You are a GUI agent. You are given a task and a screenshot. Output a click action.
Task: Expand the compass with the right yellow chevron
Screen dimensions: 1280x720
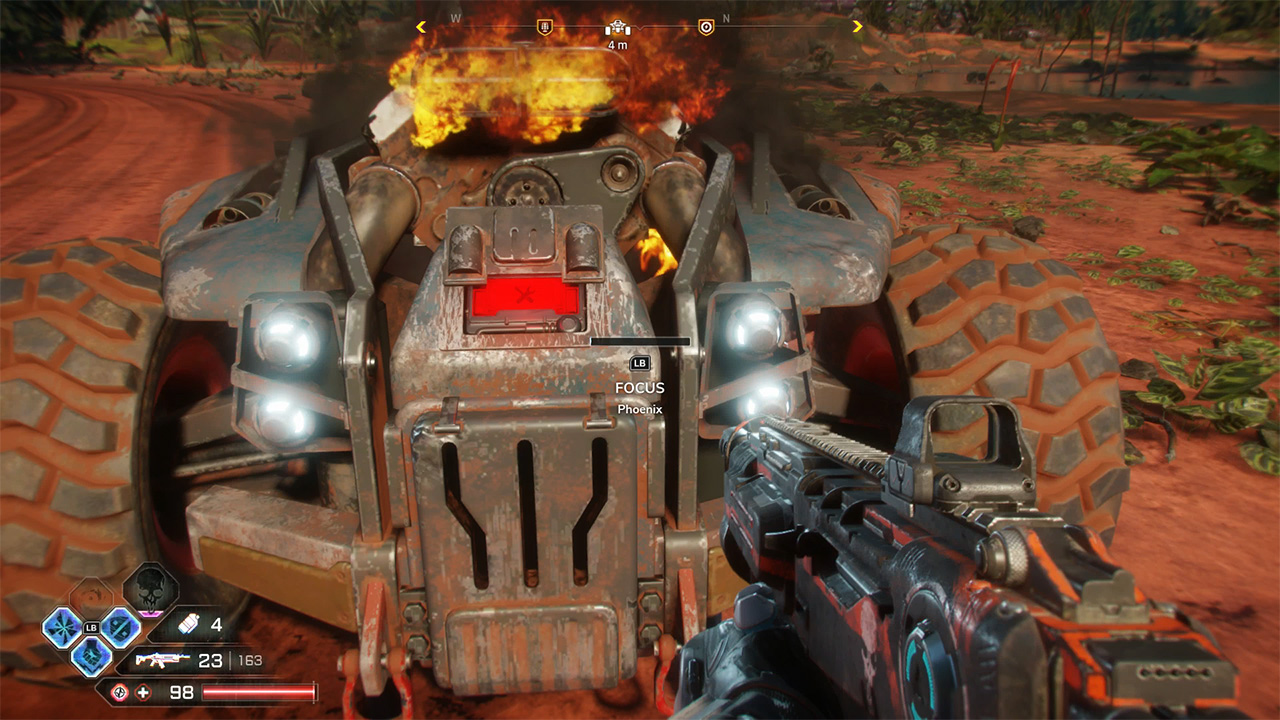click(x=857, y=26)
